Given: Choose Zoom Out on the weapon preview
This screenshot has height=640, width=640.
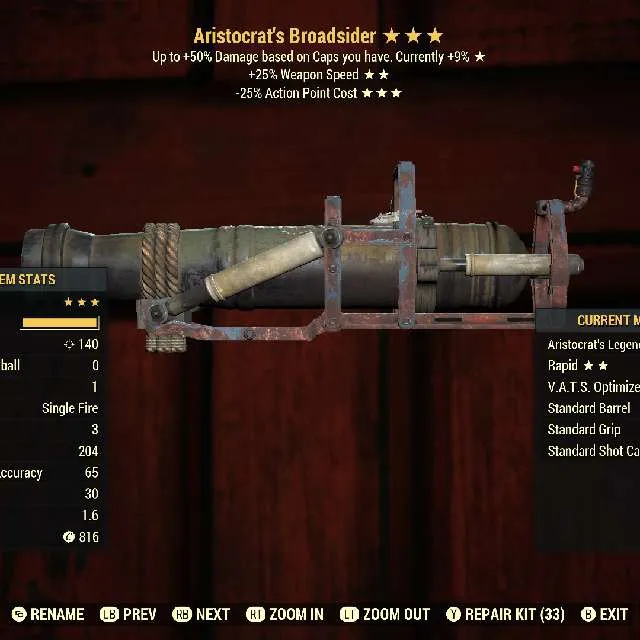Looking at the screenshot, I should (x=384, y=614).
